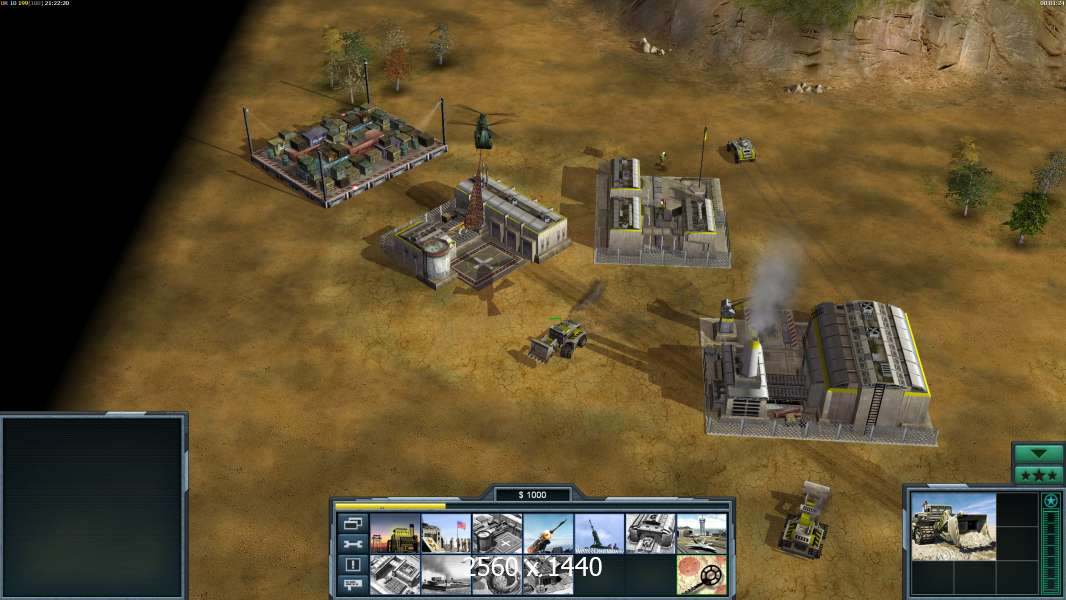Build the airfield with control tower
This screenshot has height=600, width=1066.
(x=701, y=533)
